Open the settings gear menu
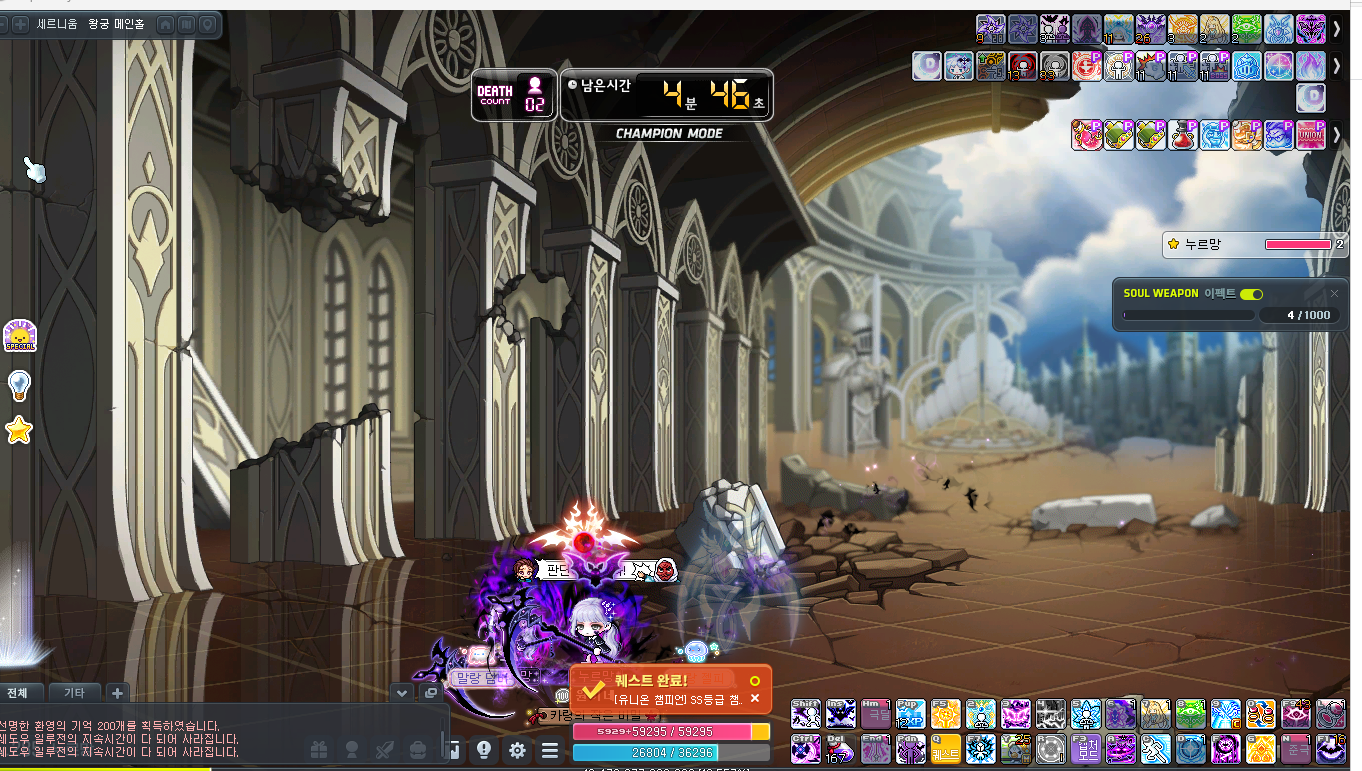This screenshot has height=771, width=1362. 517,750
